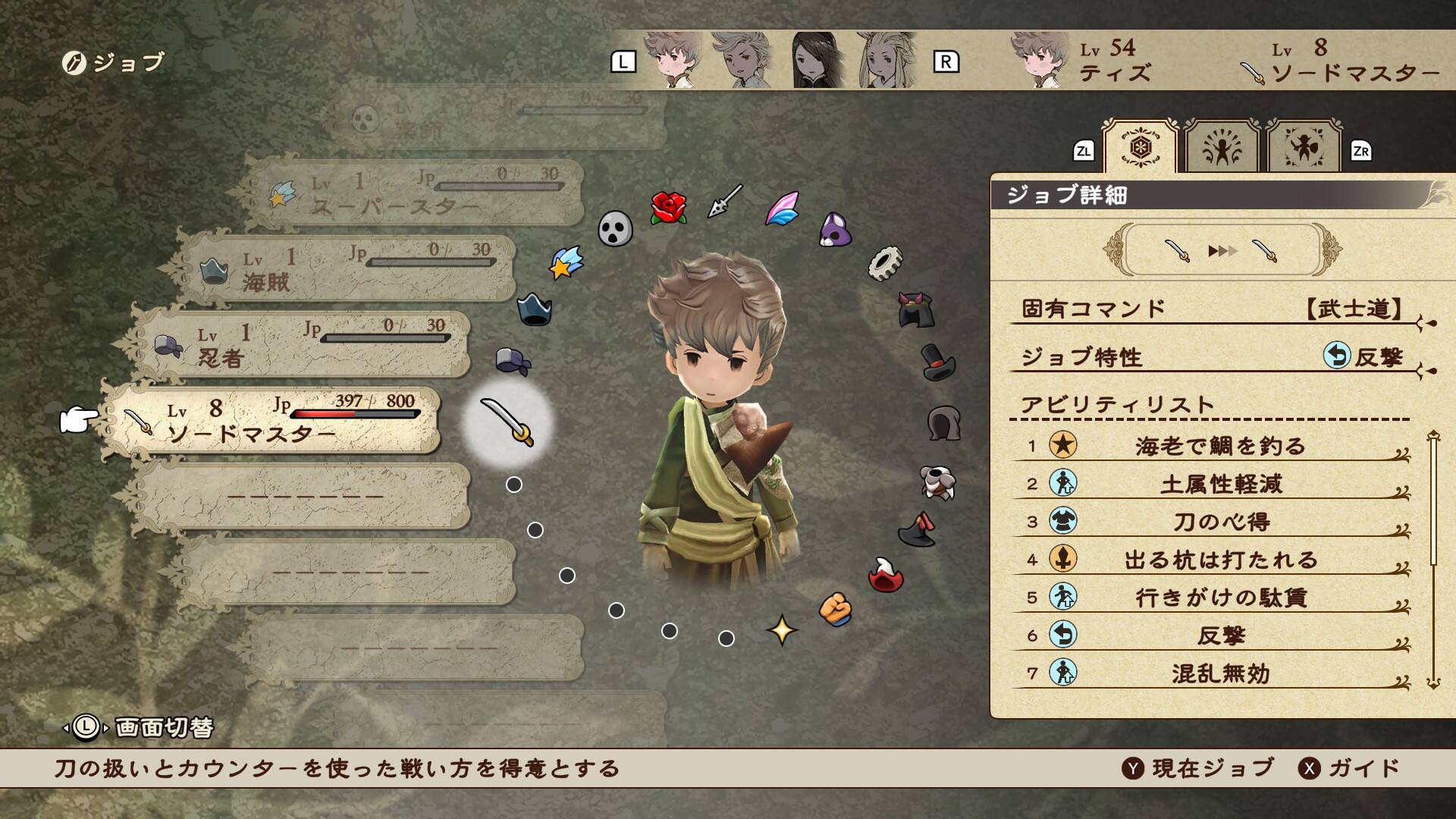Select the dark-haired female party portrait
1456x819 pixels.
click(x=817, y=61)
